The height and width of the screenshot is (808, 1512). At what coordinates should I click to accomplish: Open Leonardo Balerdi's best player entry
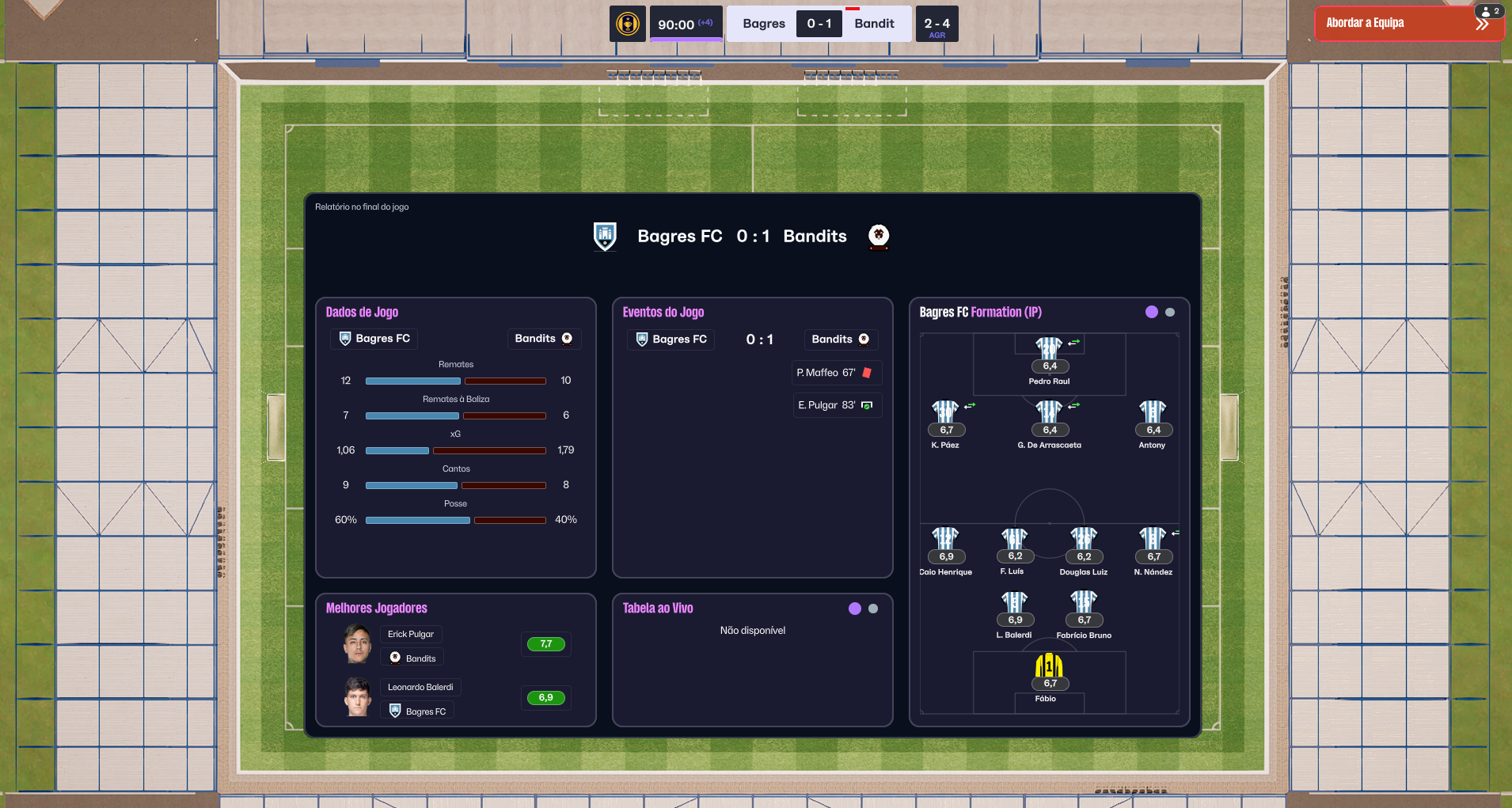pos(420,687)
